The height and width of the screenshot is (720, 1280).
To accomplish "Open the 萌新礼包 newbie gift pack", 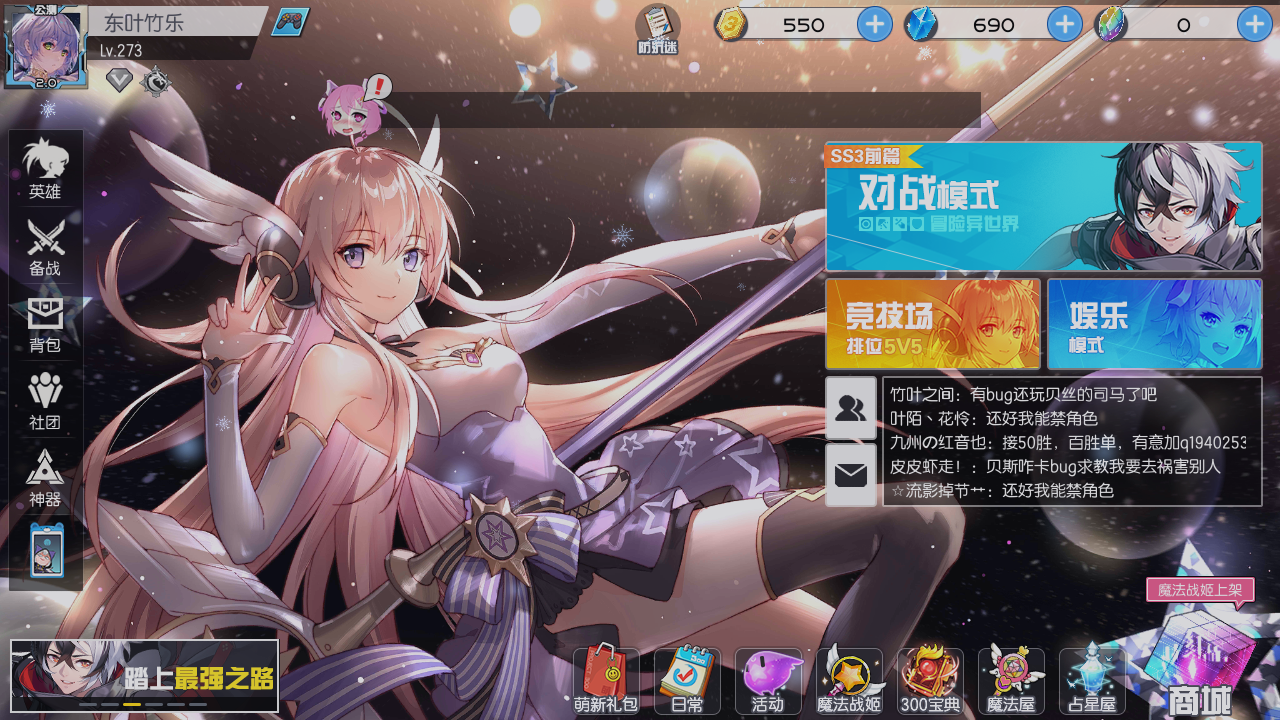I will [605, 678].
